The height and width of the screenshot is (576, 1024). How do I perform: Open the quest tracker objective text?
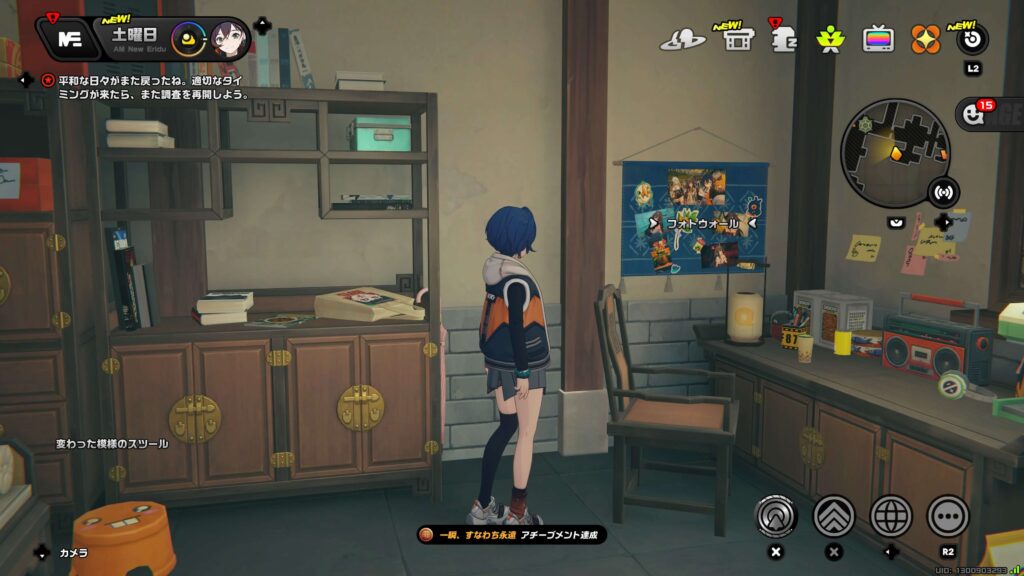click(150, 87)
